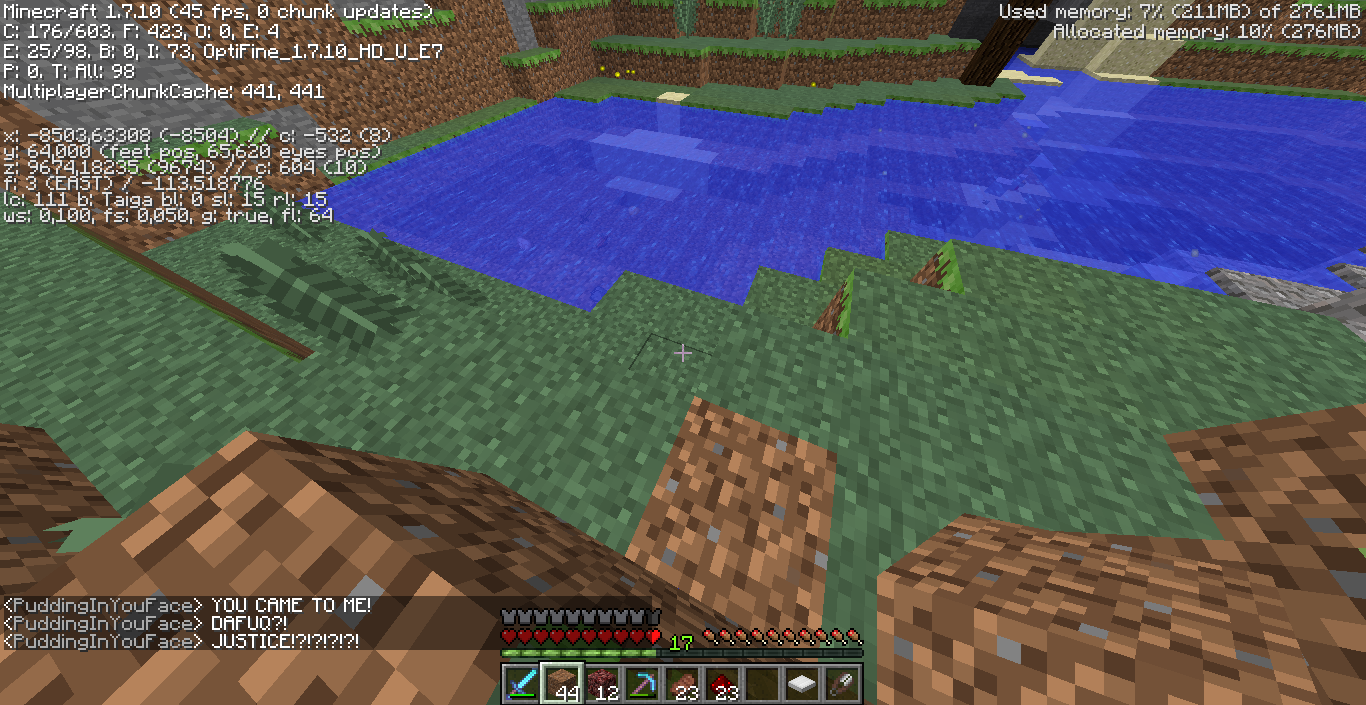
Task: Pick the cooked meat stack slot
Action: [681, 683]
